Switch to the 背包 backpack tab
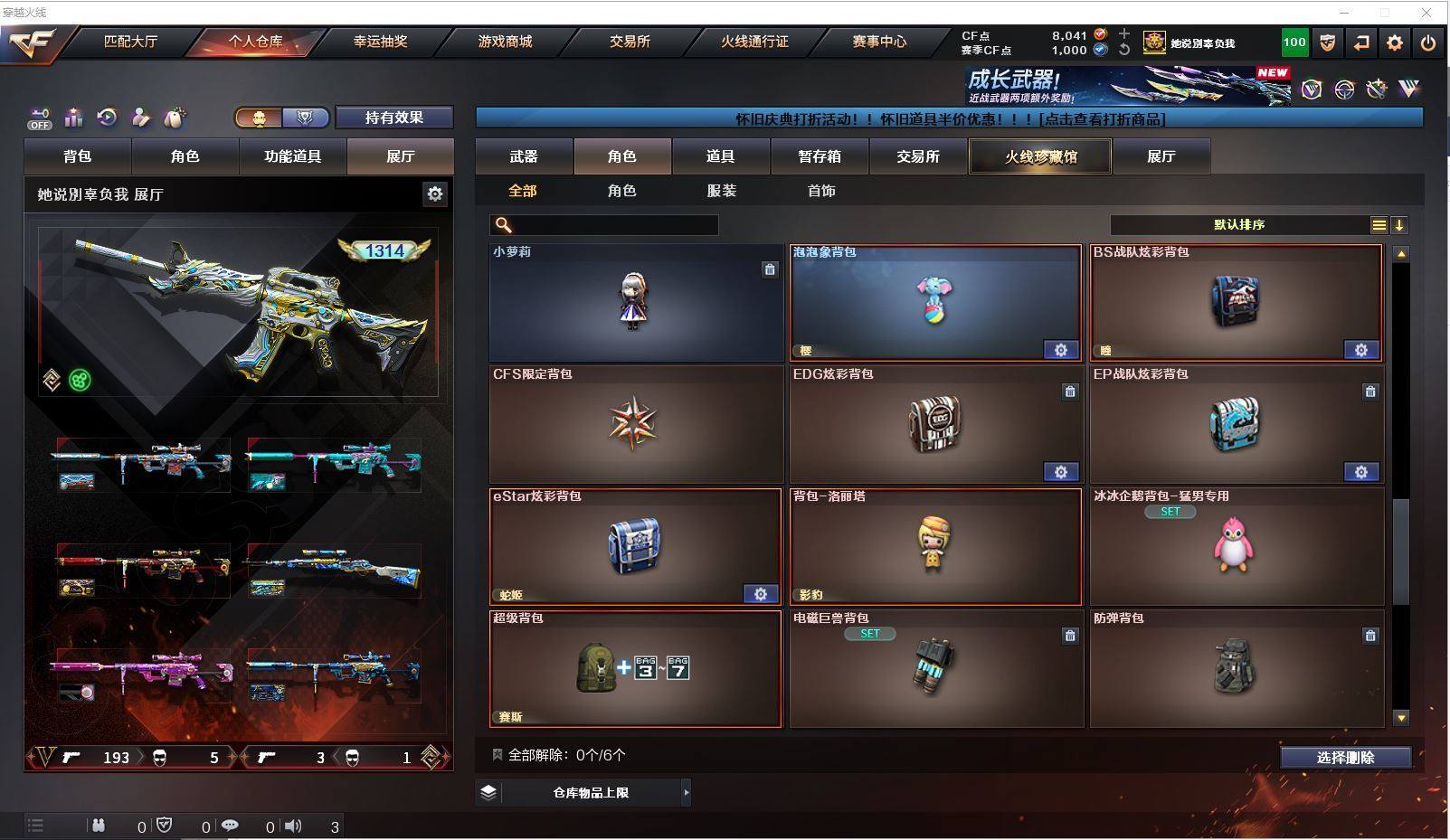This screenshot has width=1450, height=840. tap(78, 156)
